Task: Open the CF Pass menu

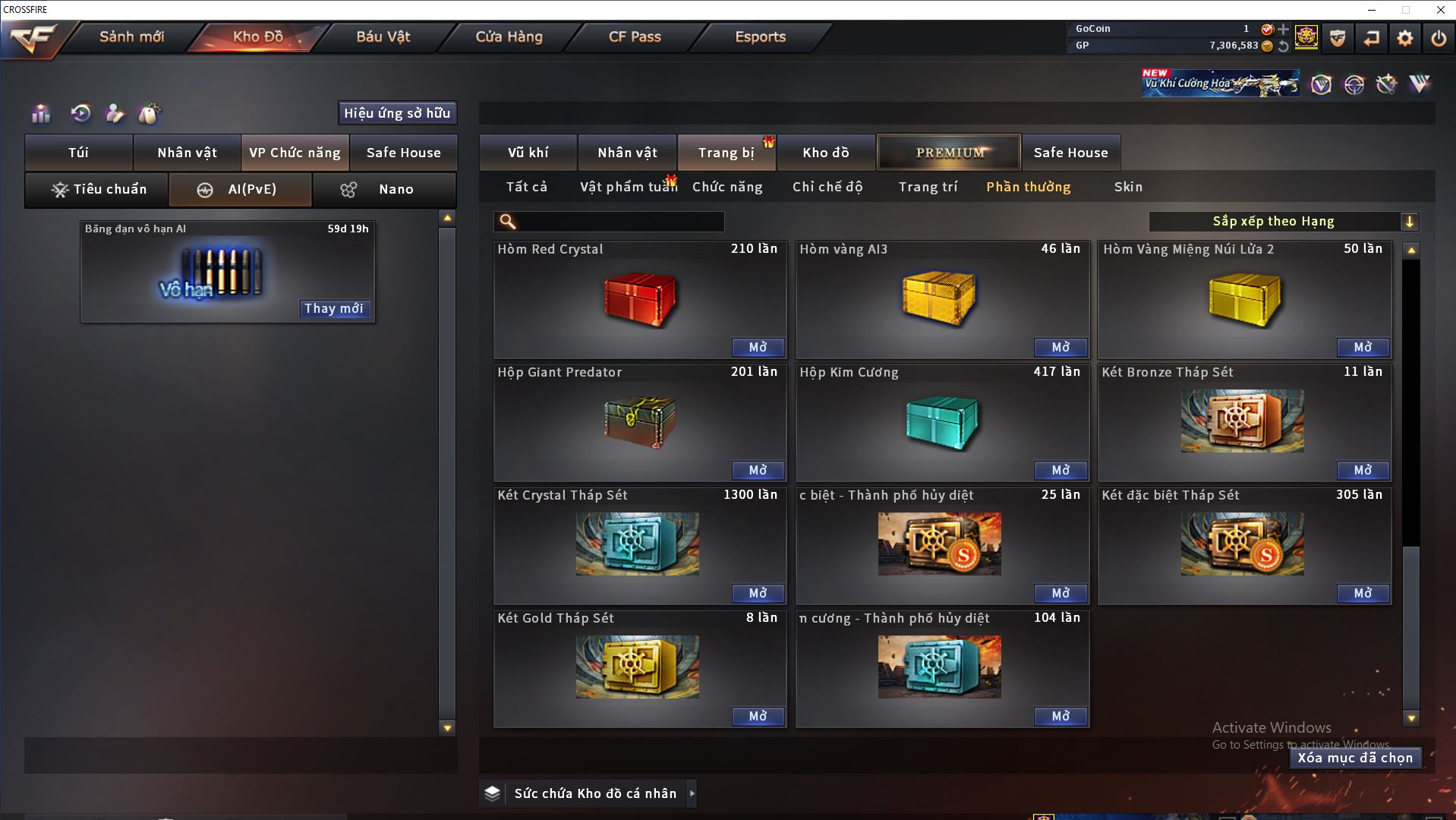Action: coord(635,37)
